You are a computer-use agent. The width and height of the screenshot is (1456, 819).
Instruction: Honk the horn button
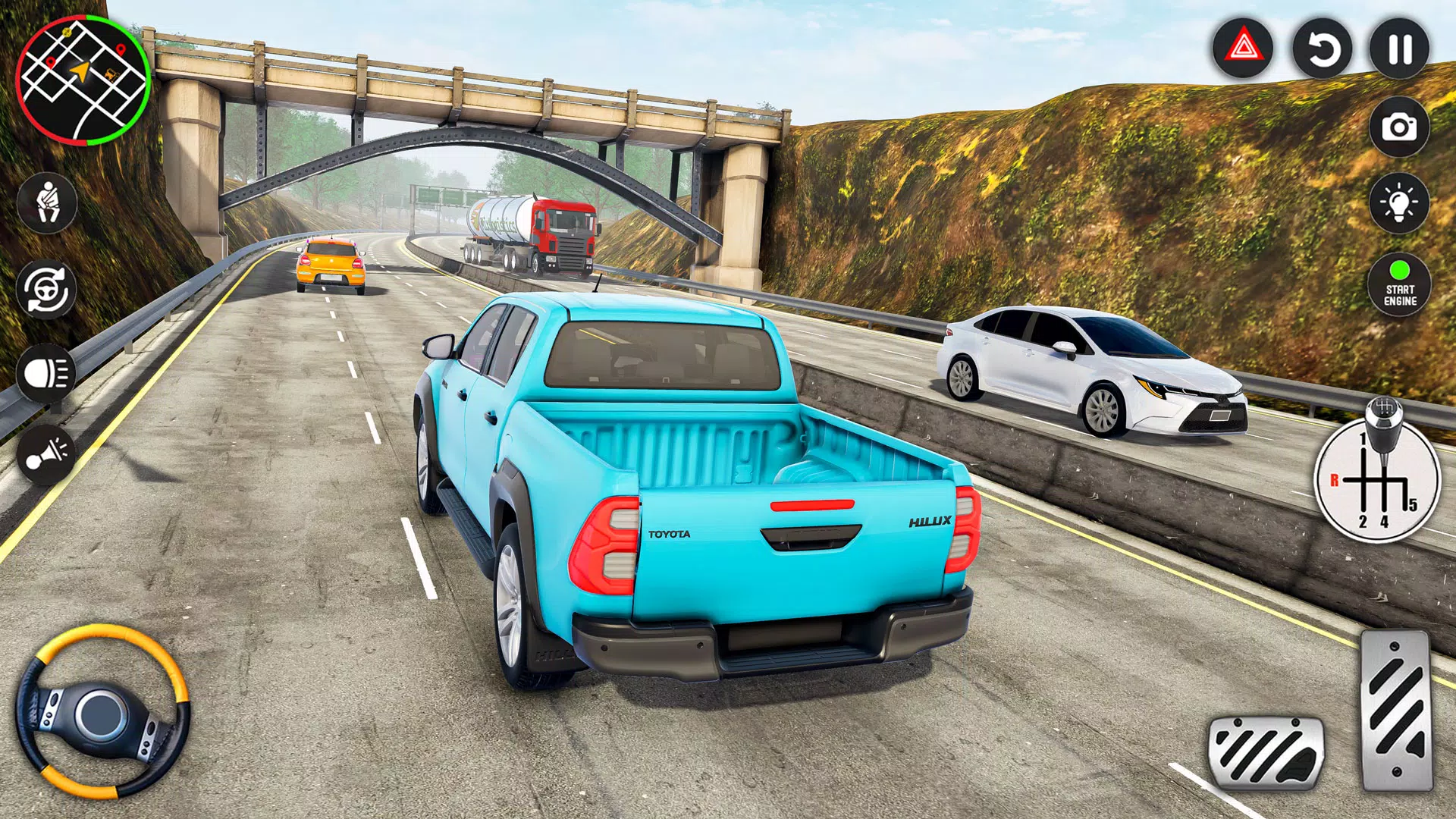[46, 455]
